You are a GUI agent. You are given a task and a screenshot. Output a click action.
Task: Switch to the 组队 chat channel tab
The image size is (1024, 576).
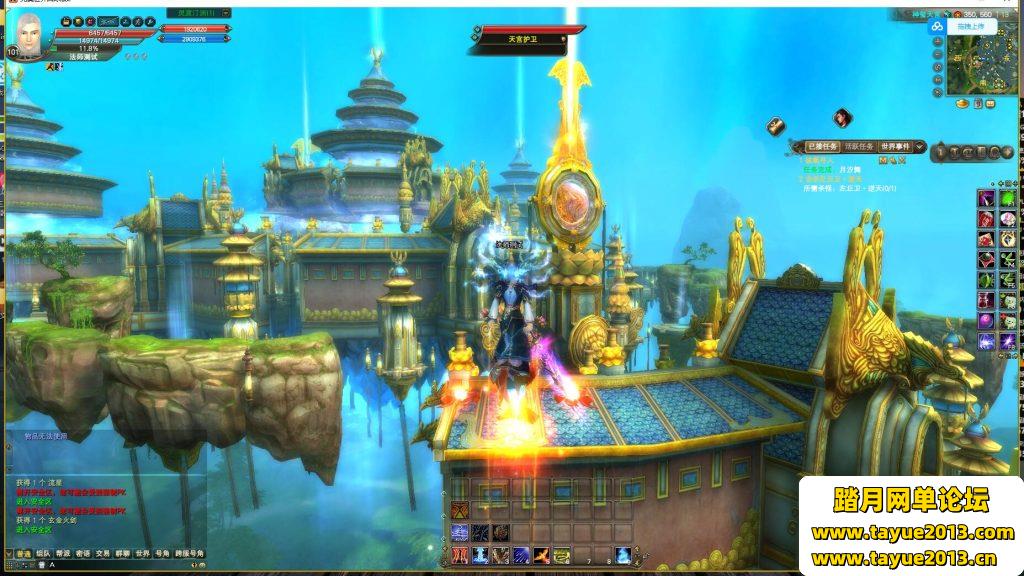(x=42, y=553)
